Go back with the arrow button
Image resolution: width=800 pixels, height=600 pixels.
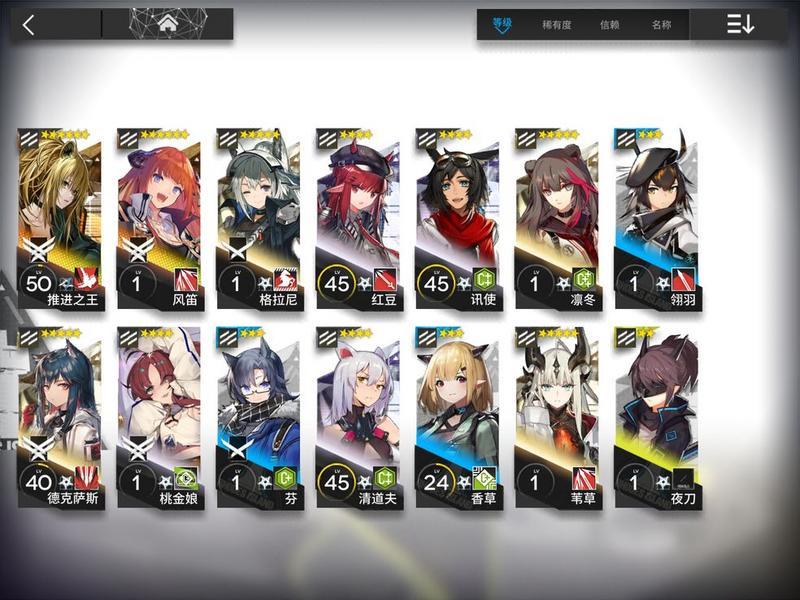(x=28, y=25)
